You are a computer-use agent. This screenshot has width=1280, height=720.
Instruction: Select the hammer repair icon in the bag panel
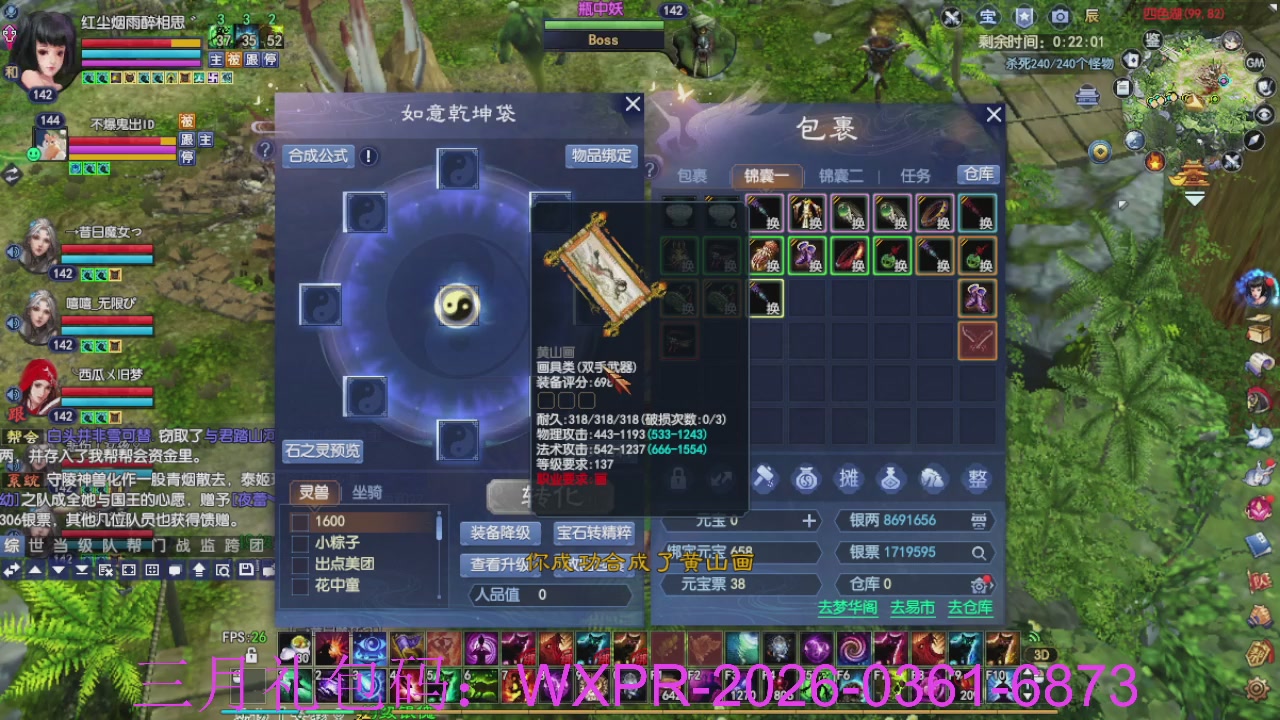click(766, 480)
